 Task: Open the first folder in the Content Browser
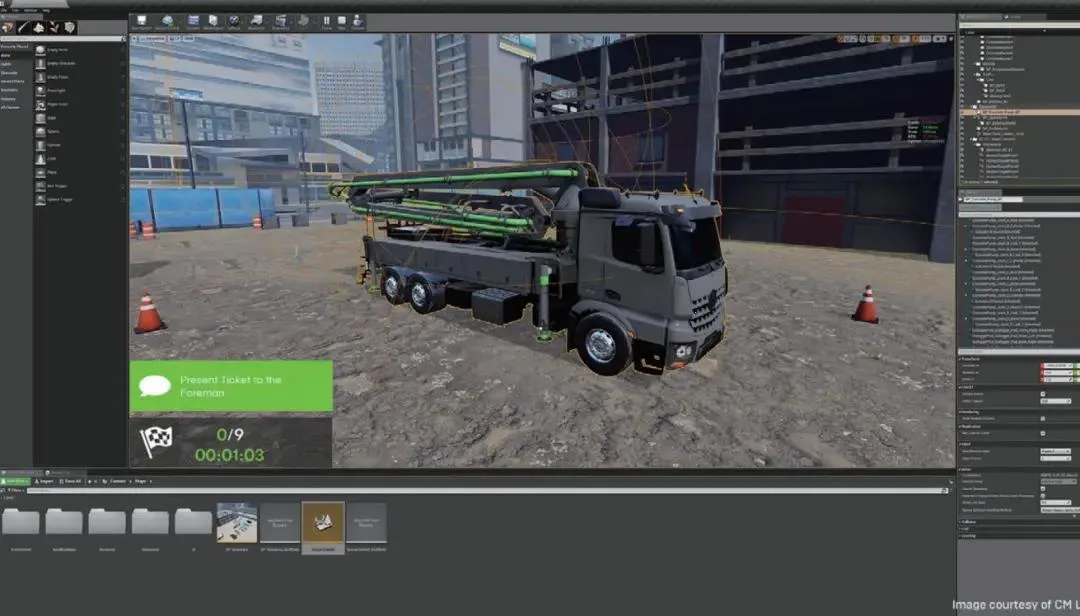[21, 524]
